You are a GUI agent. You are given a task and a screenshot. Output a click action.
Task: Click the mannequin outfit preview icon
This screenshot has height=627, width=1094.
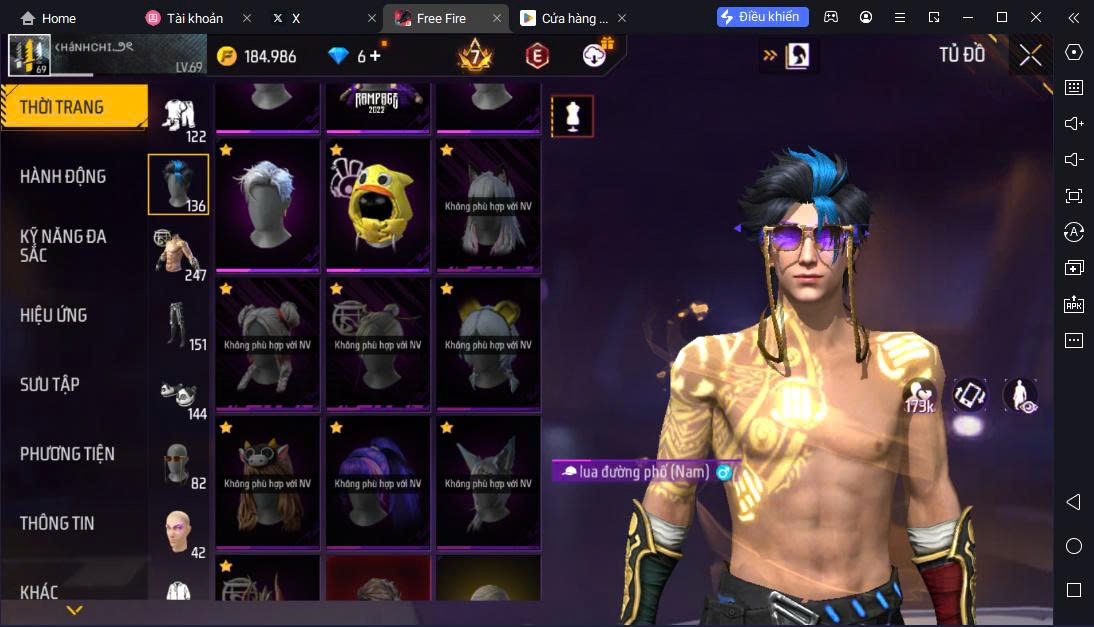pos(572,116)
